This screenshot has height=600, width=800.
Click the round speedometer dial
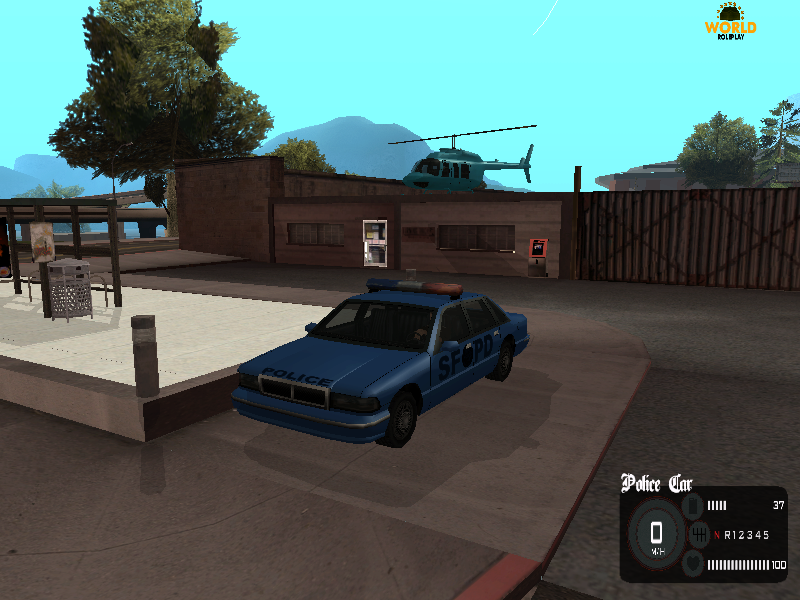[x=656, y=534]
